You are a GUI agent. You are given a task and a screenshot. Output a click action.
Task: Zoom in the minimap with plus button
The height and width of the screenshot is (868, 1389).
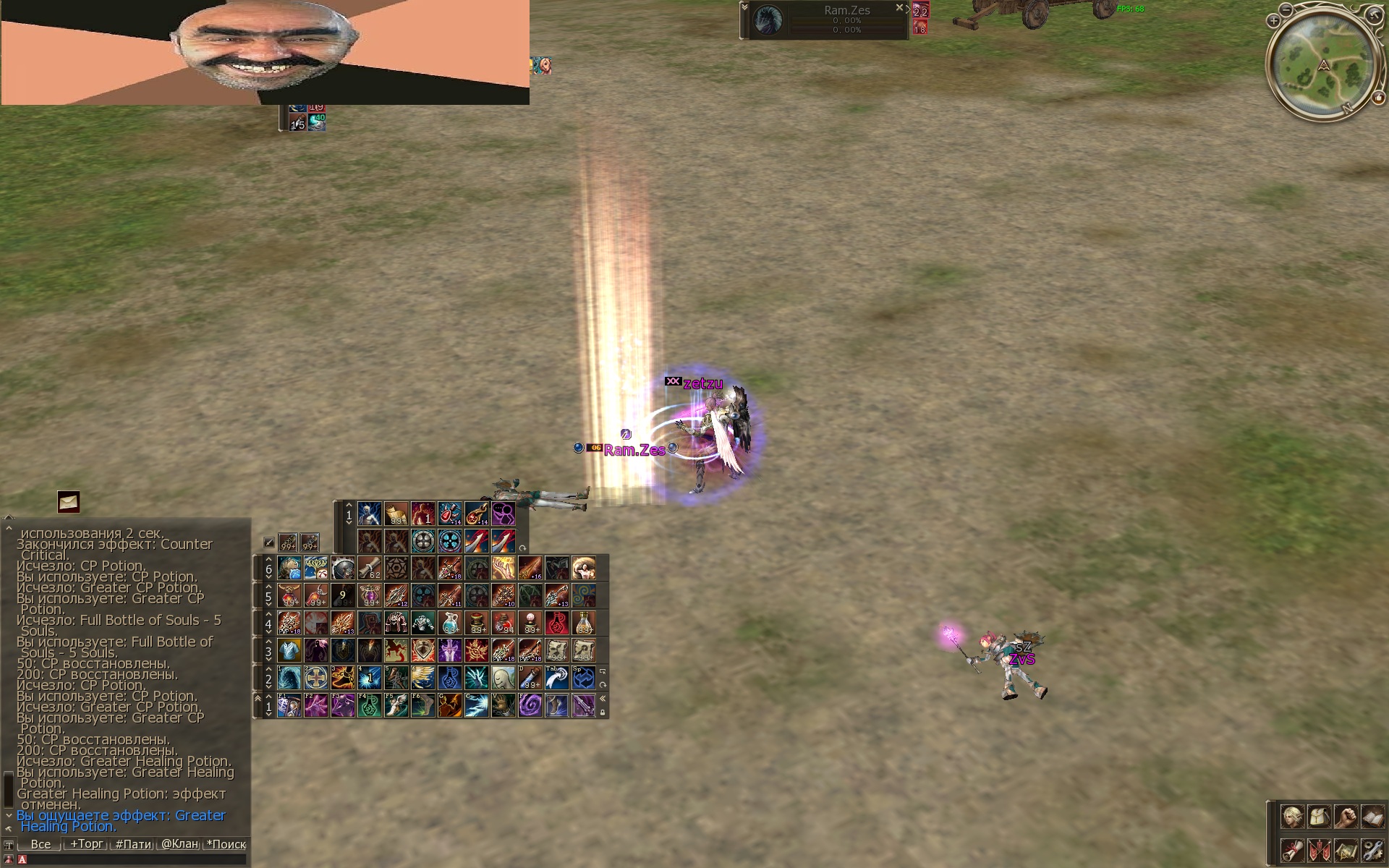1273,22
